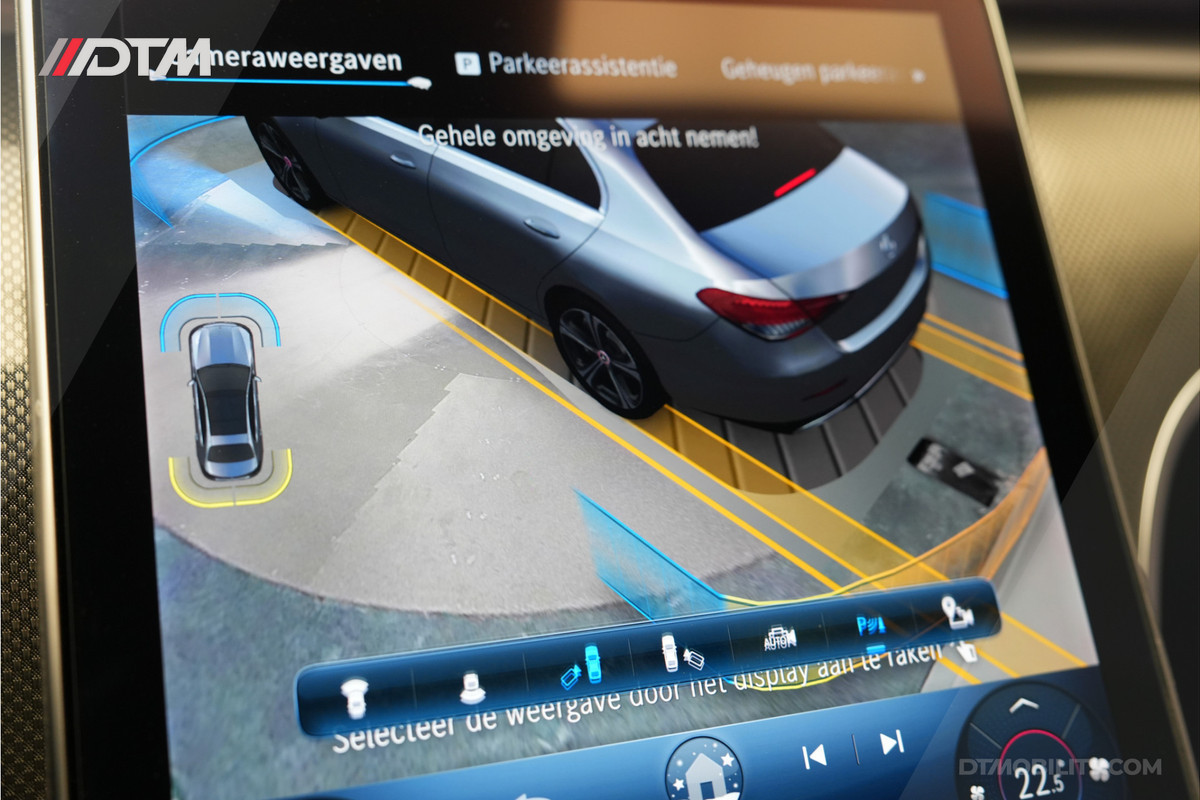1200x800 pixels.
Task: Skip to the previous track
Action: click(815, 756)
